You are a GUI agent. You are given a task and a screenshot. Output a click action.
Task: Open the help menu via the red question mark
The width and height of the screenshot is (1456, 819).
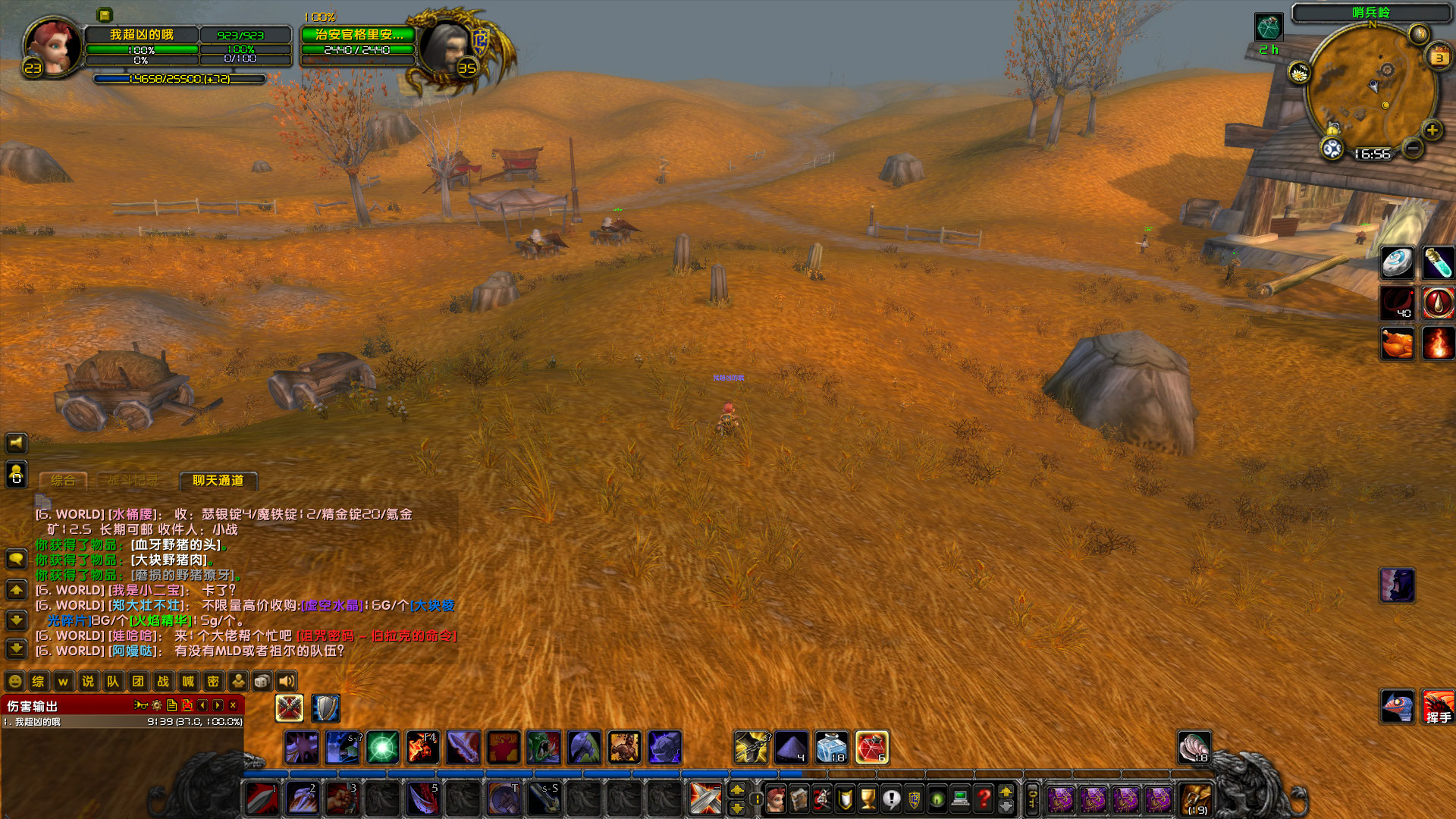[x=981, y=799]
